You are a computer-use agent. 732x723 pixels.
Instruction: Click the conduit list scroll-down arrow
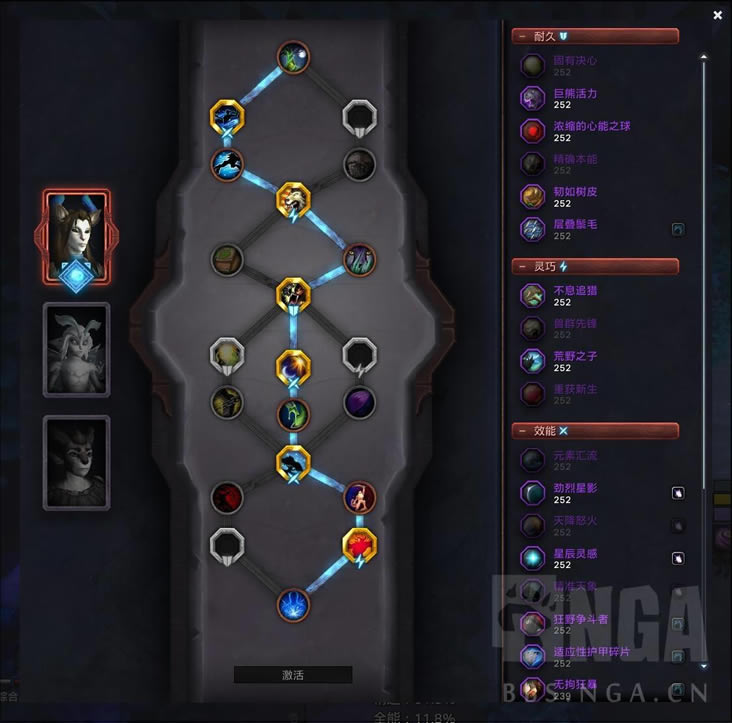[x=703, y=665]
